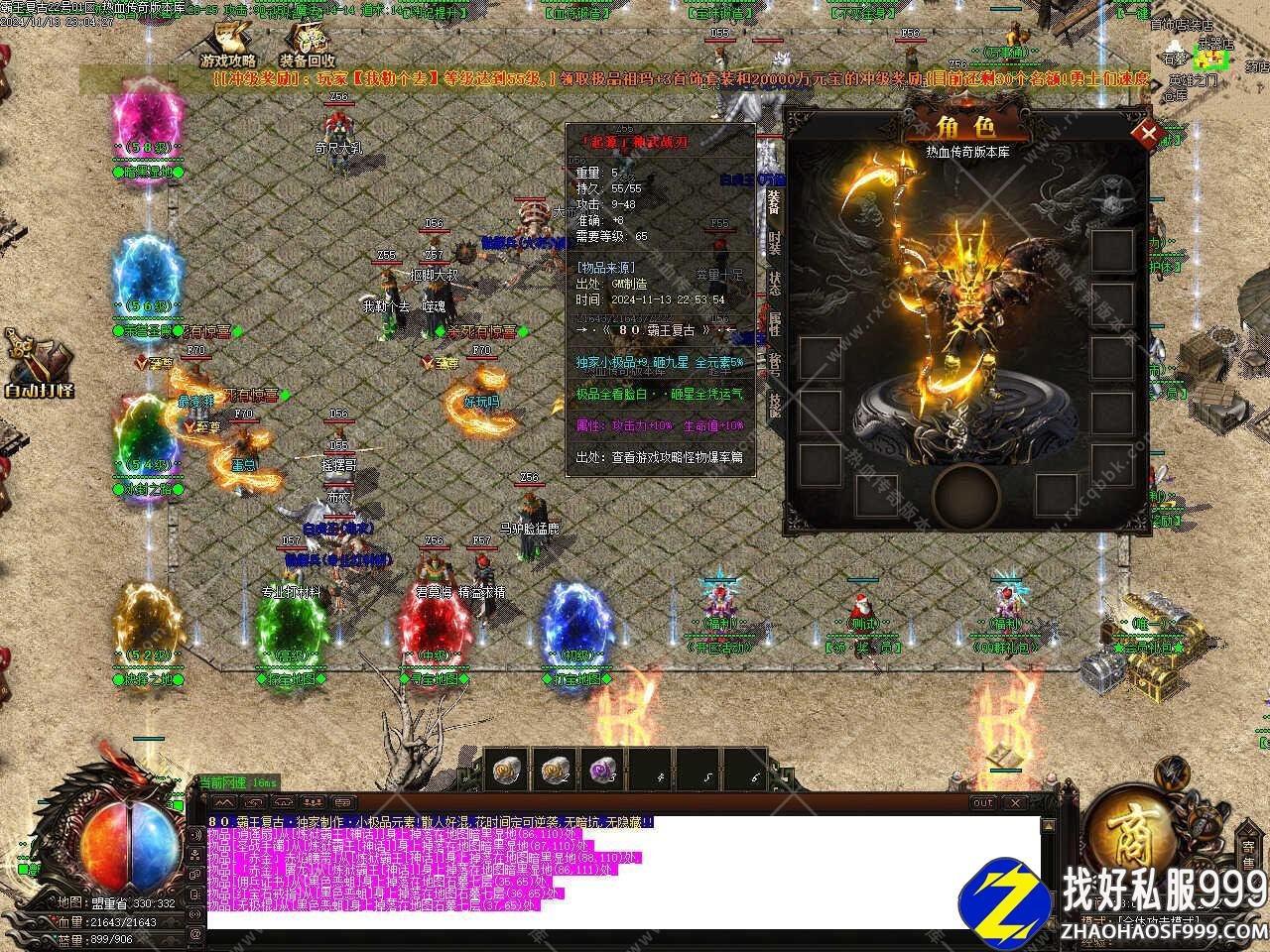Show the 状态 status tab
Viewport: 1270px width, 952px height.
(x=773, y=283)
